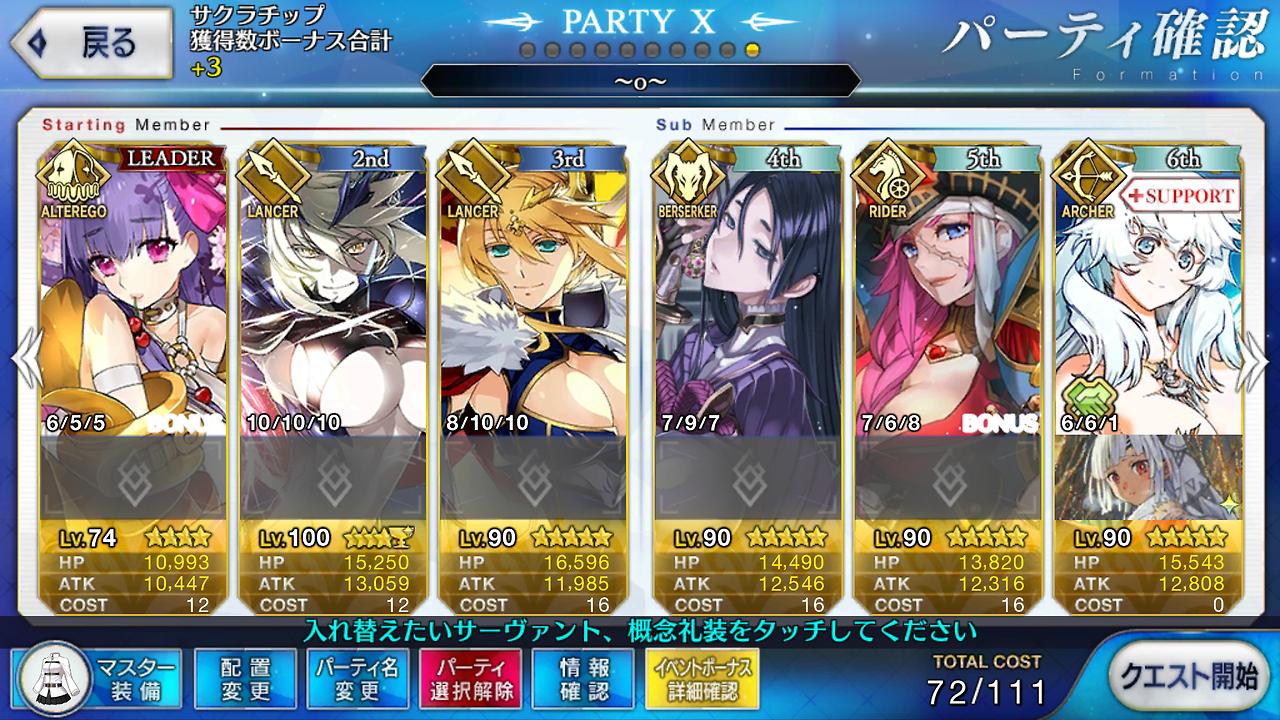Go back with the 戻る button
The image size is (1280, 720).
tap(88, 43)
